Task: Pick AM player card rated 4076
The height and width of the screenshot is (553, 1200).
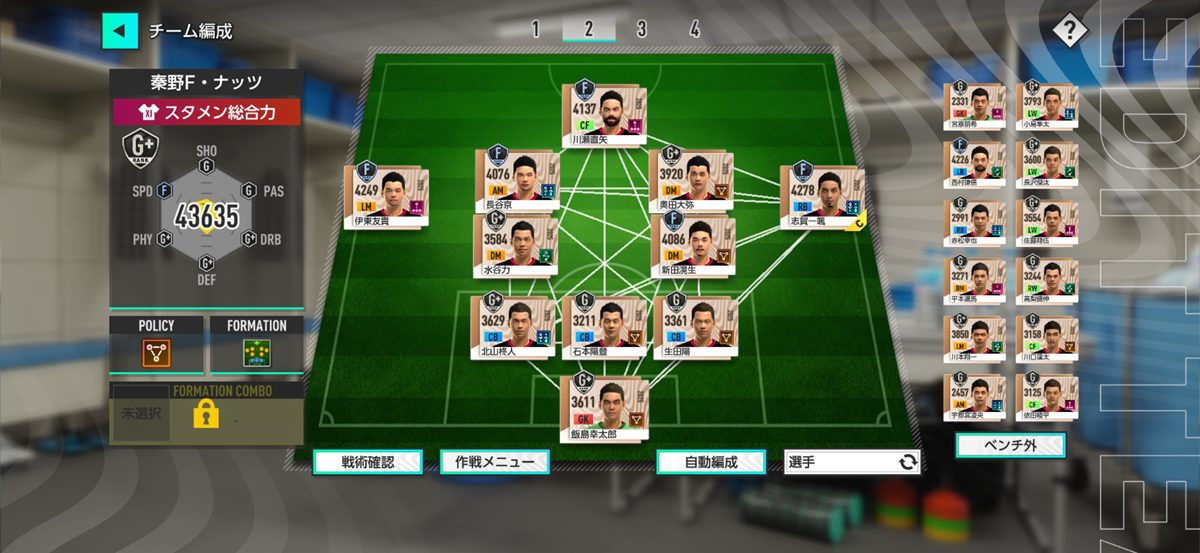Action: point(516,180)
